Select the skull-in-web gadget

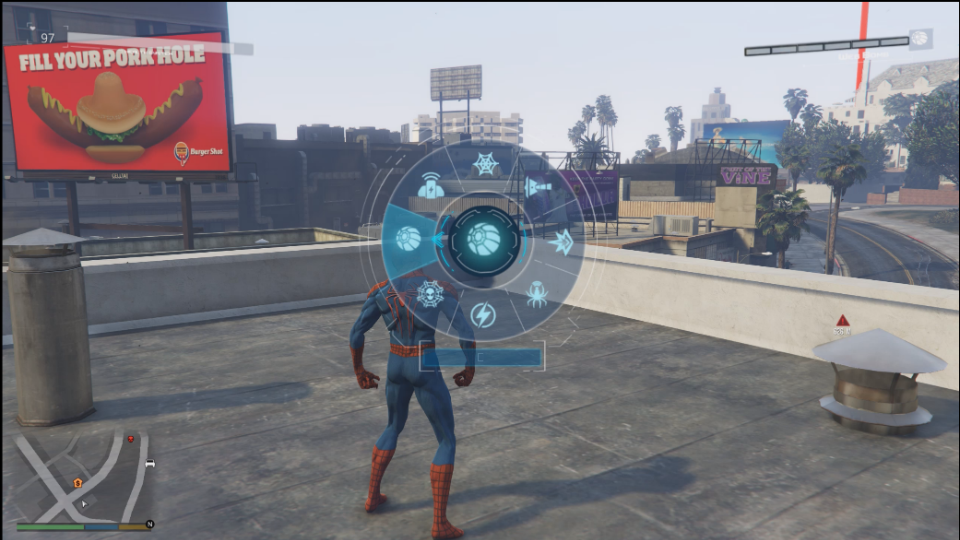pyautogui.click(x=431, y=292)
